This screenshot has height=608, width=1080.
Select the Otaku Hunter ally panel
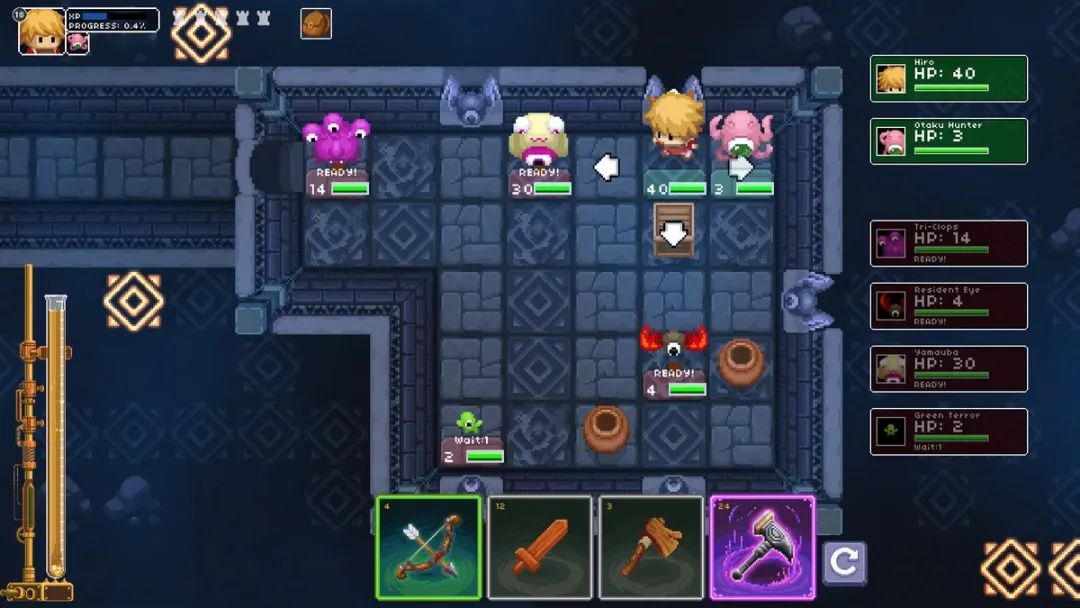[x=948, y=141]
